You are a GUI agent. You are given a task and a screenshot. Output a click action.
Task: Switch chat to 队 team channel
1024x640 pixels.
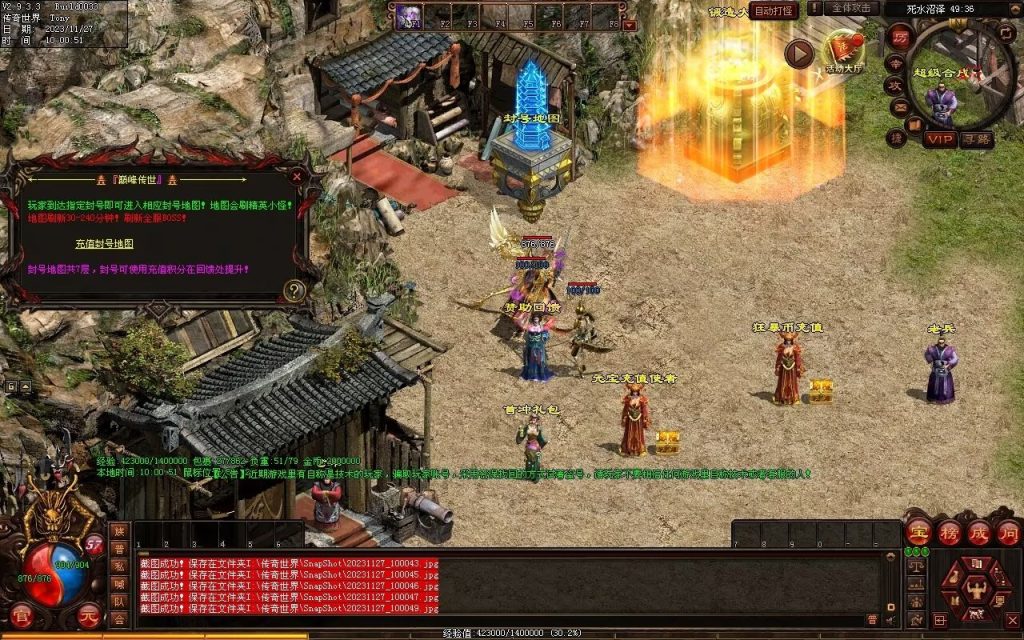point(120,601)
